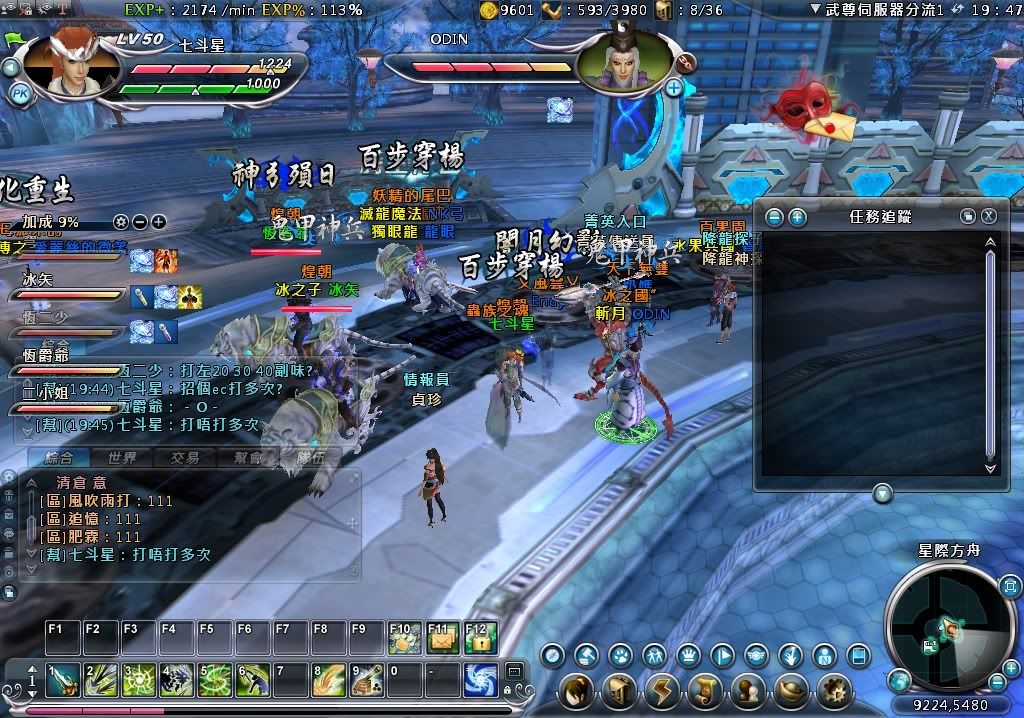The image size is (1024, 718).
Task: Open the 交易 chat tab
Action: (x=185, y=458)
